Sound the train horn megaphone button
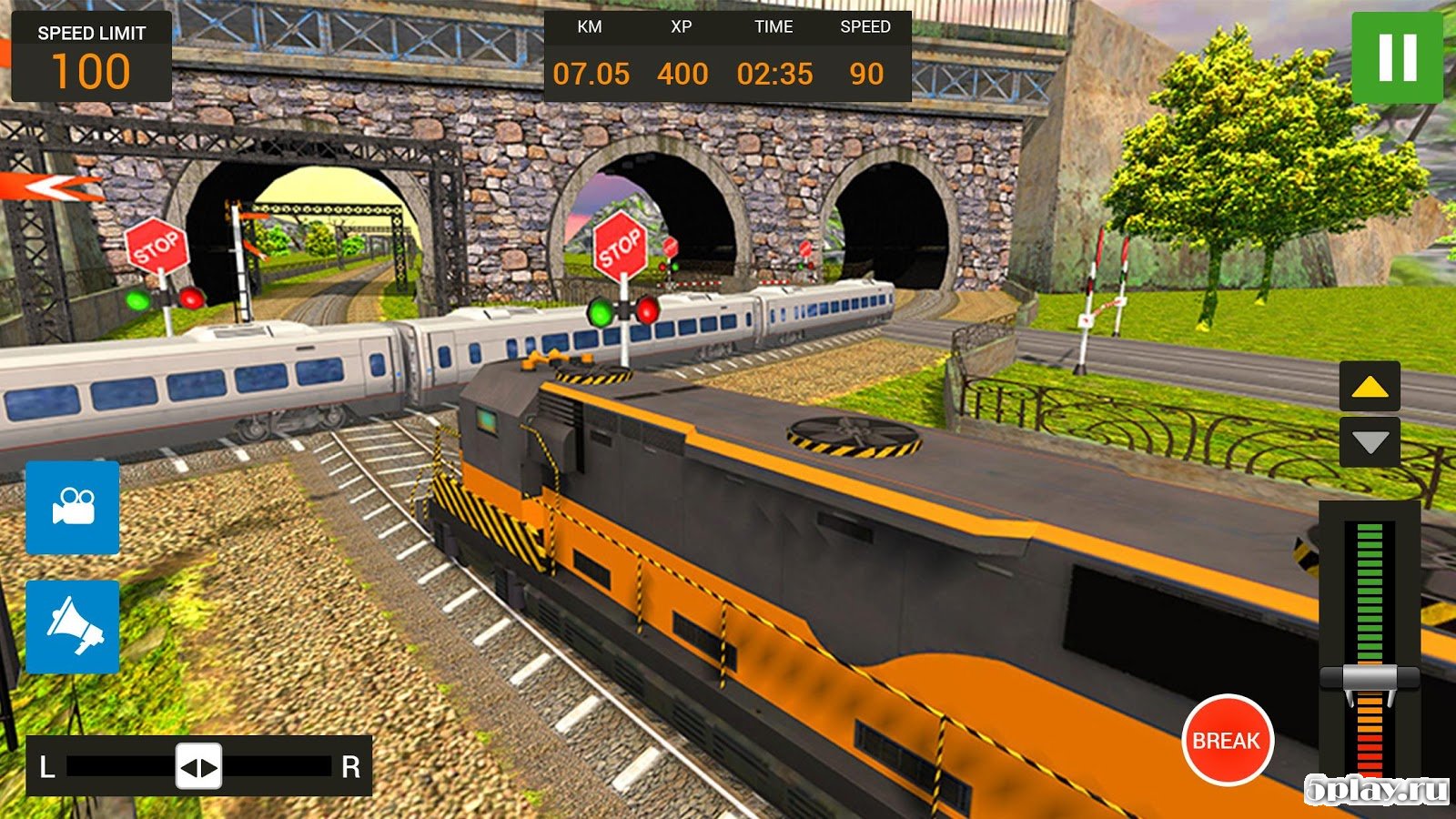This screenshot has width=1456, height=819. click(73, 627)
